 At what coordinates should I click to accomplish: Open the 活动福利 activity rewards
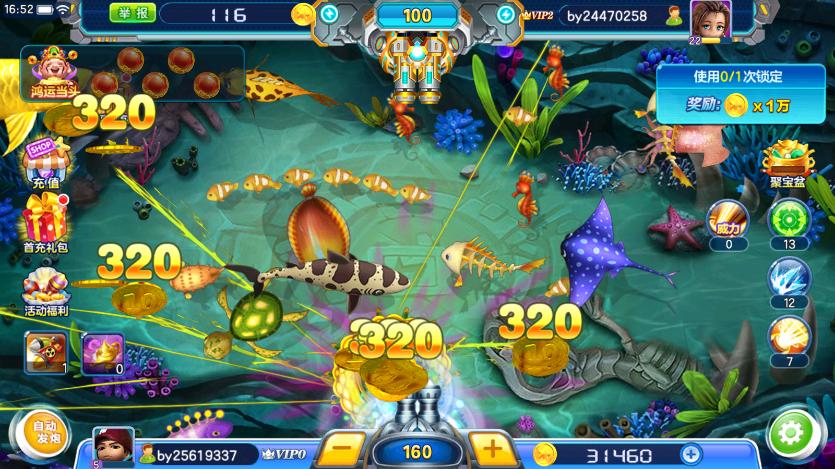point(45,290)
